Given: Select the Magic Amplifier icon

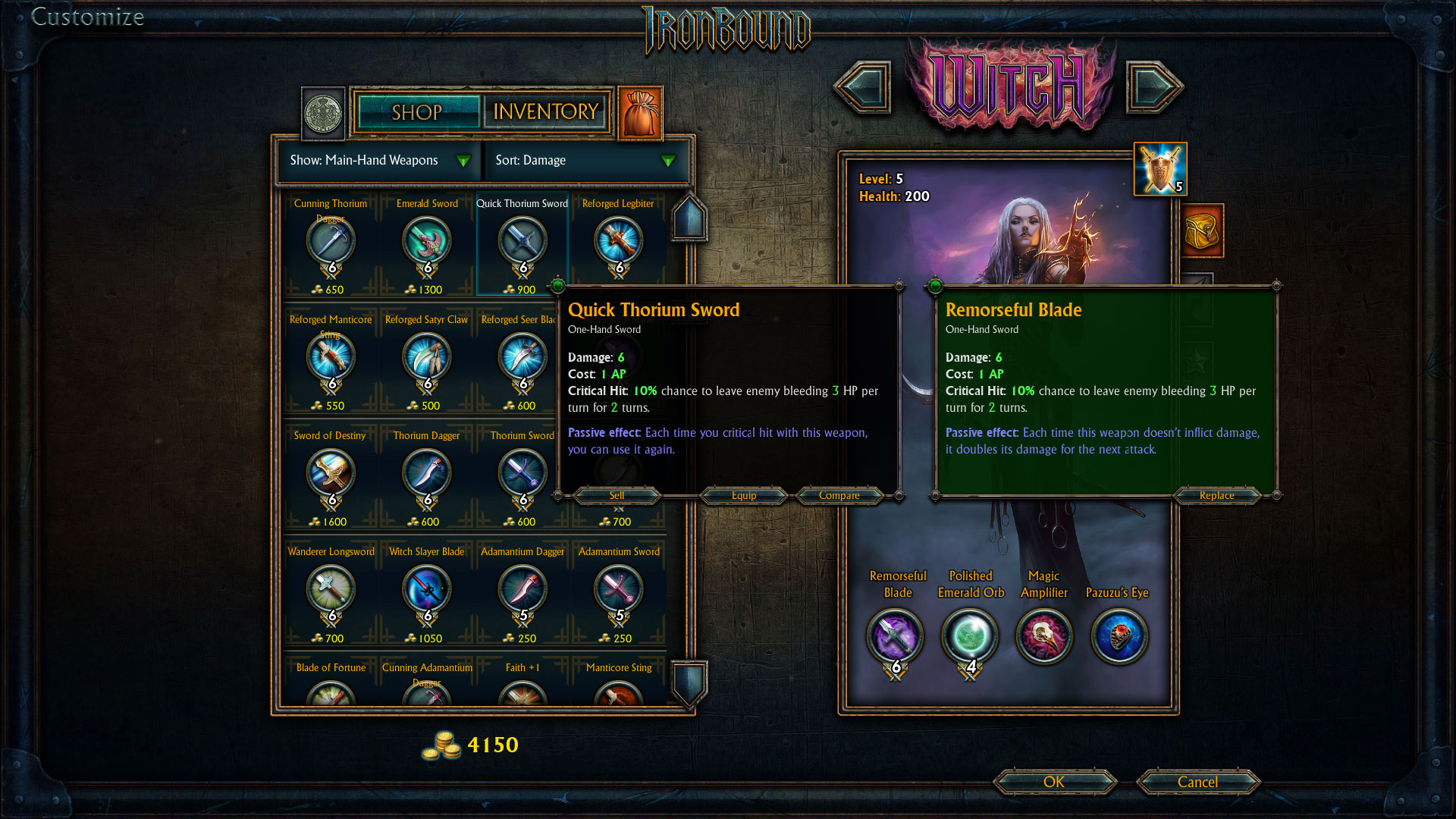Looking at the screenshot, I should coord(1044,637).
